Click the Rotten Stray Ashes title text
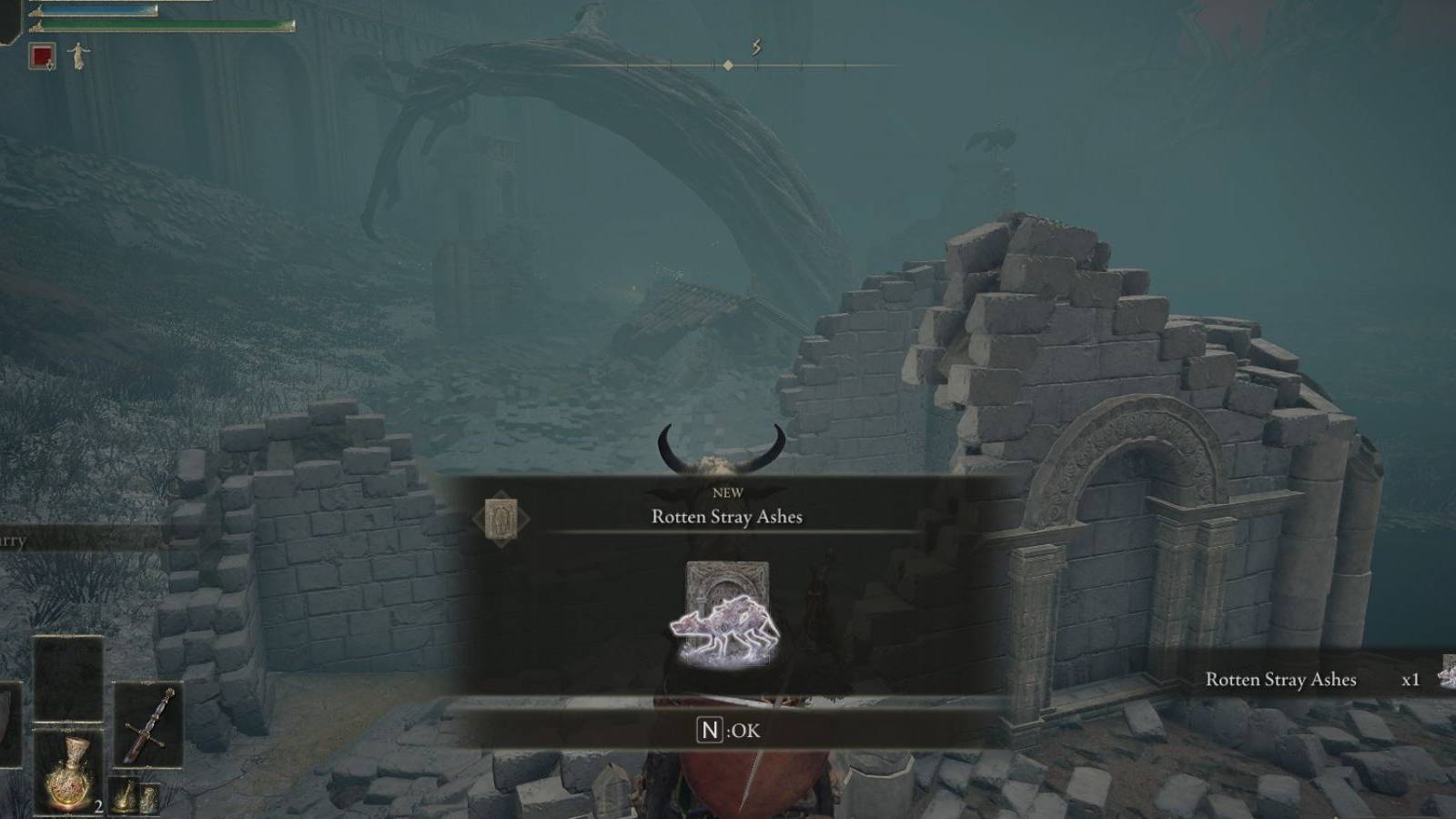 point(728,516)
